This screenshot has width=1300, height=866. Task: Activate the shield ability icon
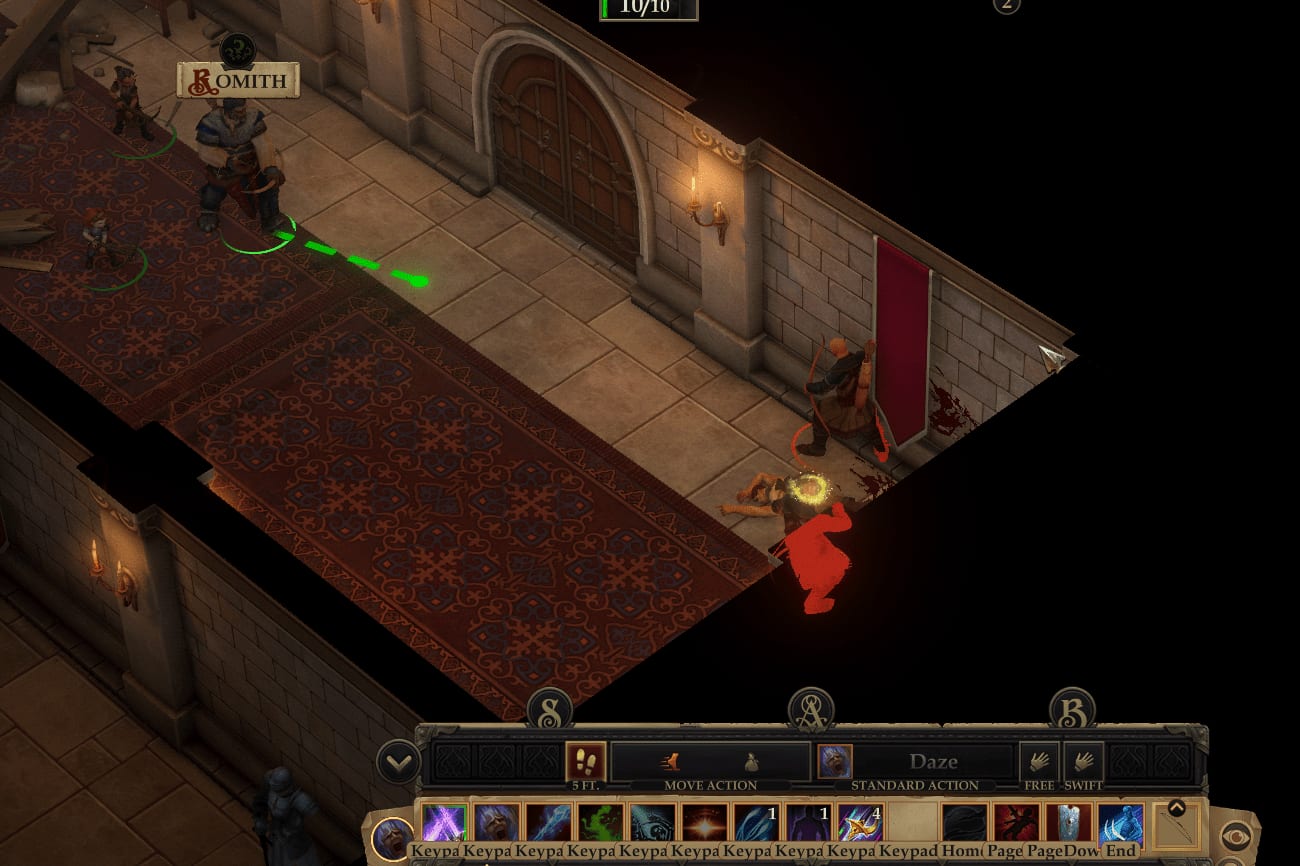coord(1068,823)
